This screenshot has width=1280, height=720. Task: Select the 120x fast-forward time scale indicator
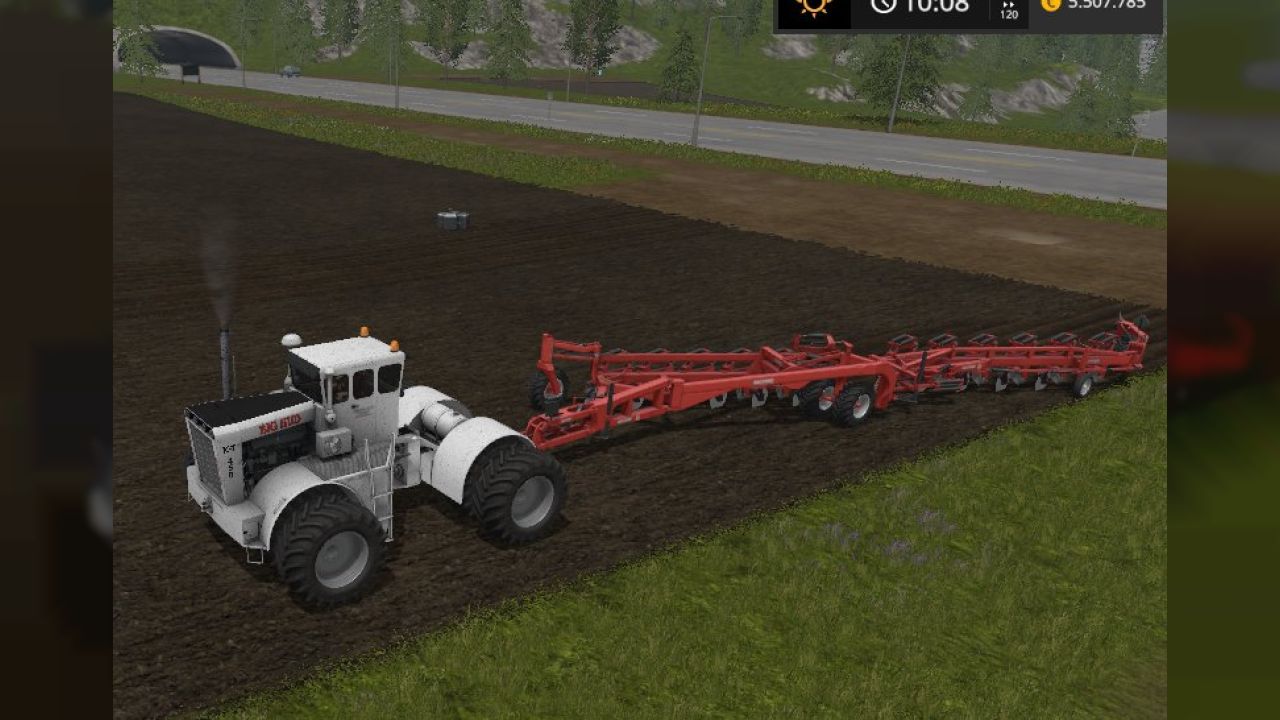point(1009,10)
